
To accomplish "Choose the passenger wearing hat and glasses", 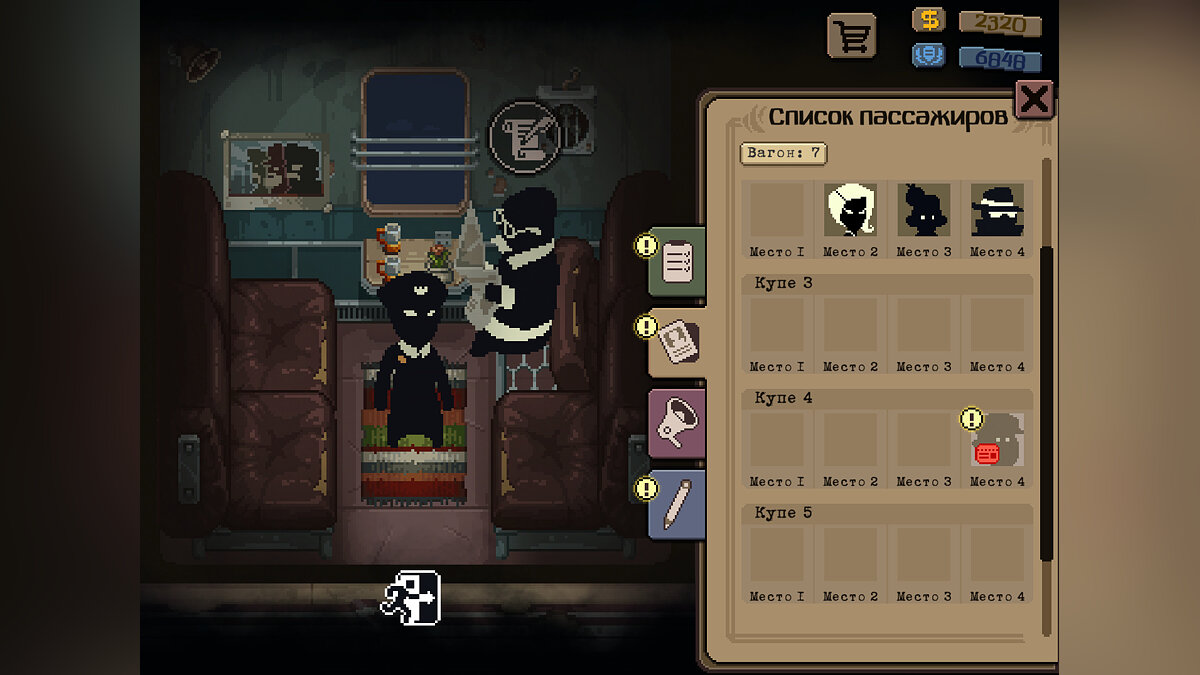I will 997,210.
